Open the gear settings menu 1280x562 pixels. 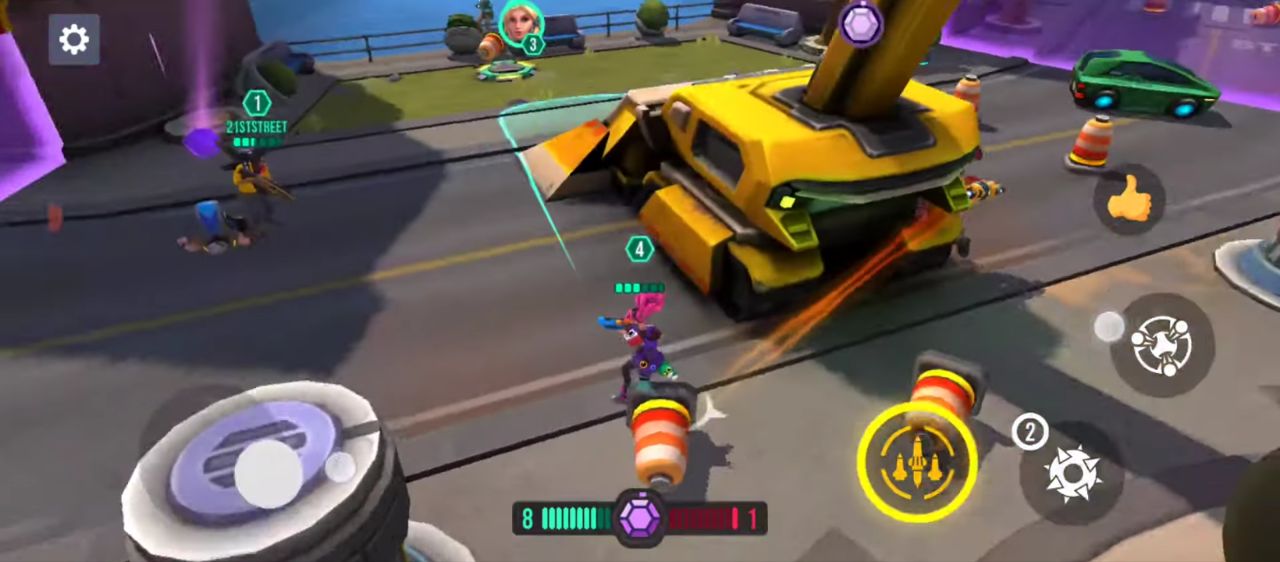click(74, 40)
